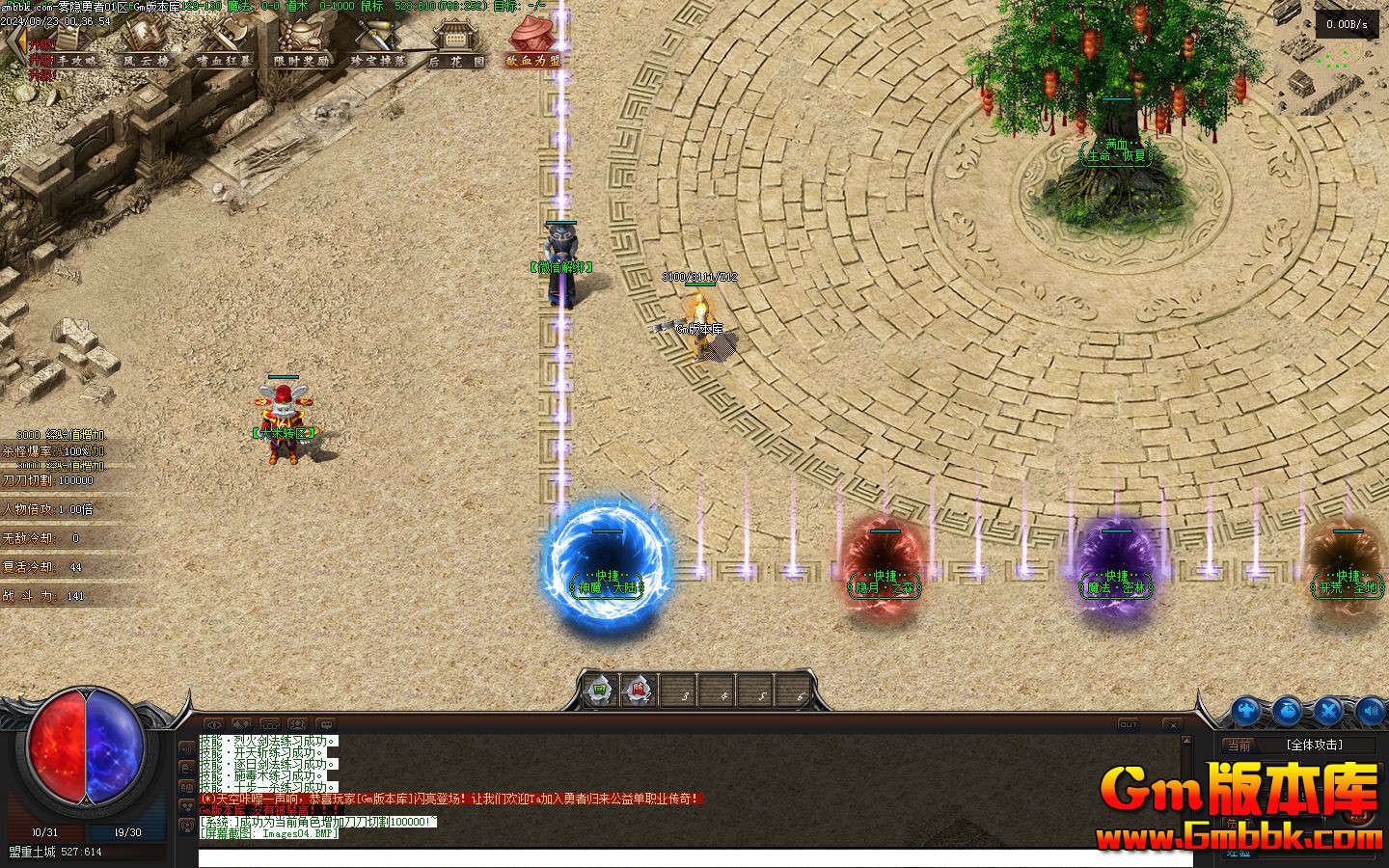Collapse the top menu with the left arrow
The height and width of the screenshot is (868, 1389).
tap(14, 43)
